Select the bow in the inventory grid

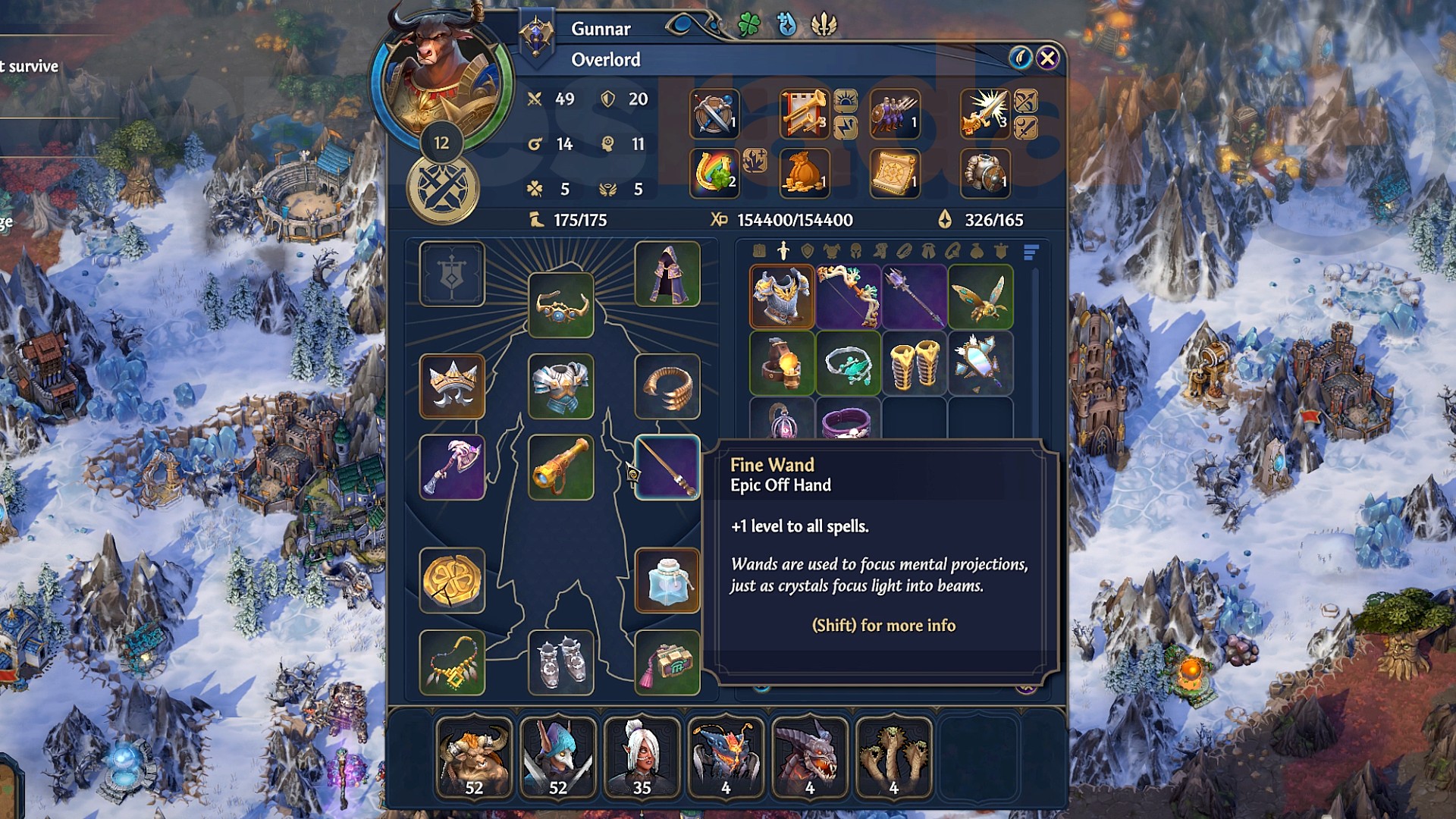pyautogui.click(x=848, y=296)
